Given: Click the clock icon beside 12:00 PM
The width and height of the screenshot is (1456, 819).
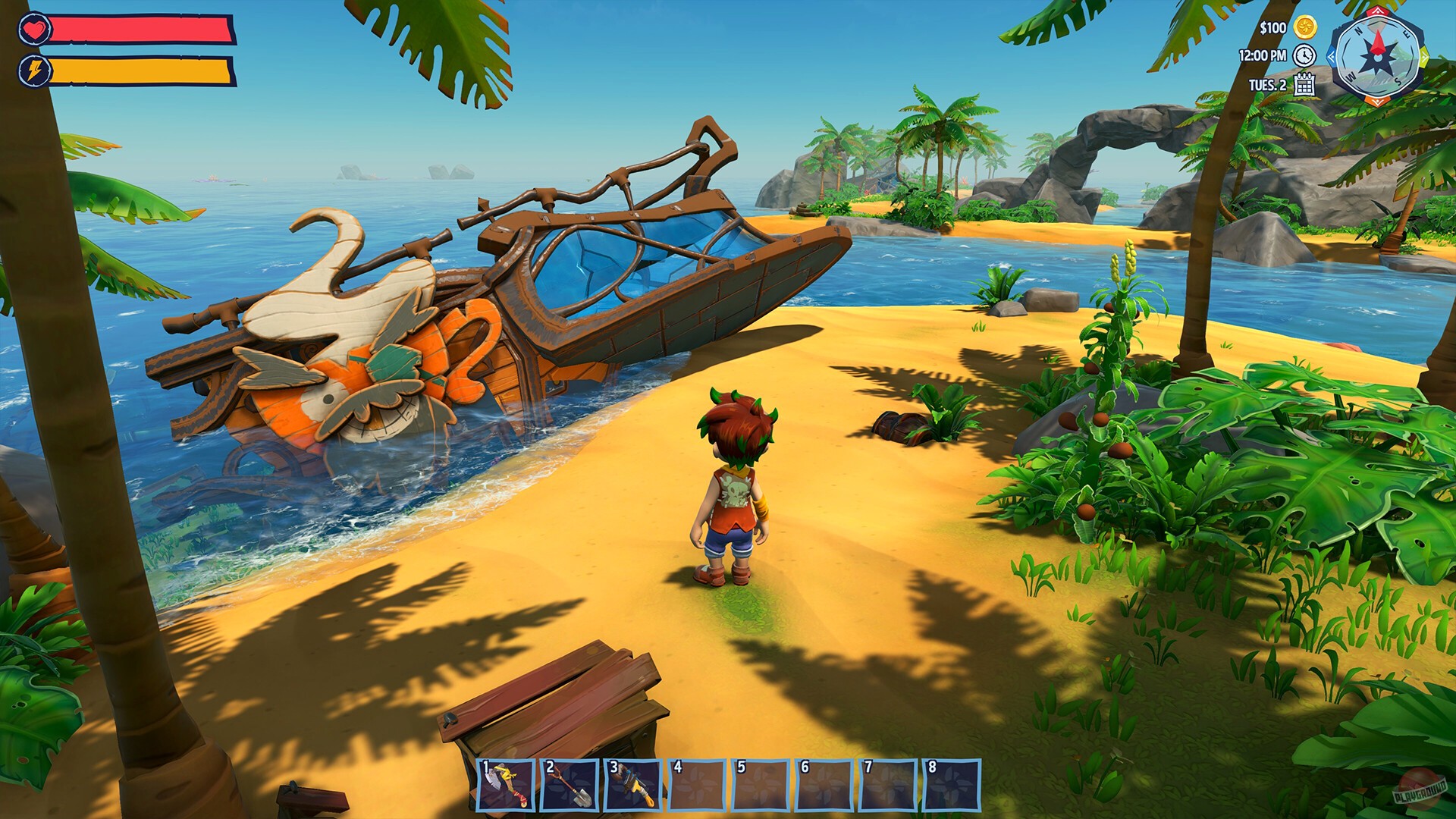Looking at the screenshot, I should tap(1304, 56).
